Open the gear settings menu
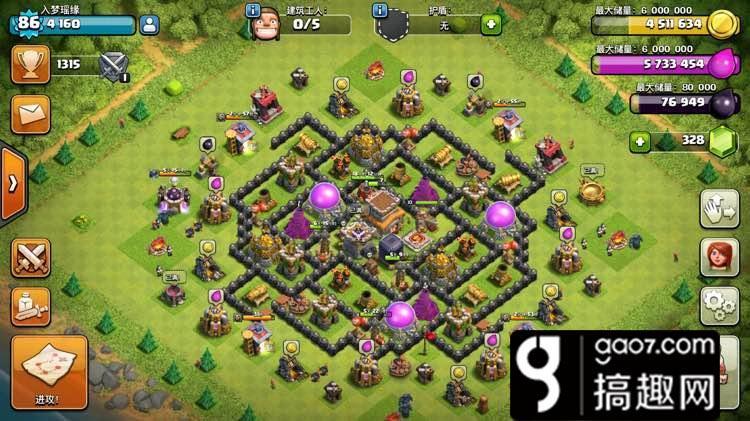This screenshot has height=421, width=750. (x=719, y=303)
